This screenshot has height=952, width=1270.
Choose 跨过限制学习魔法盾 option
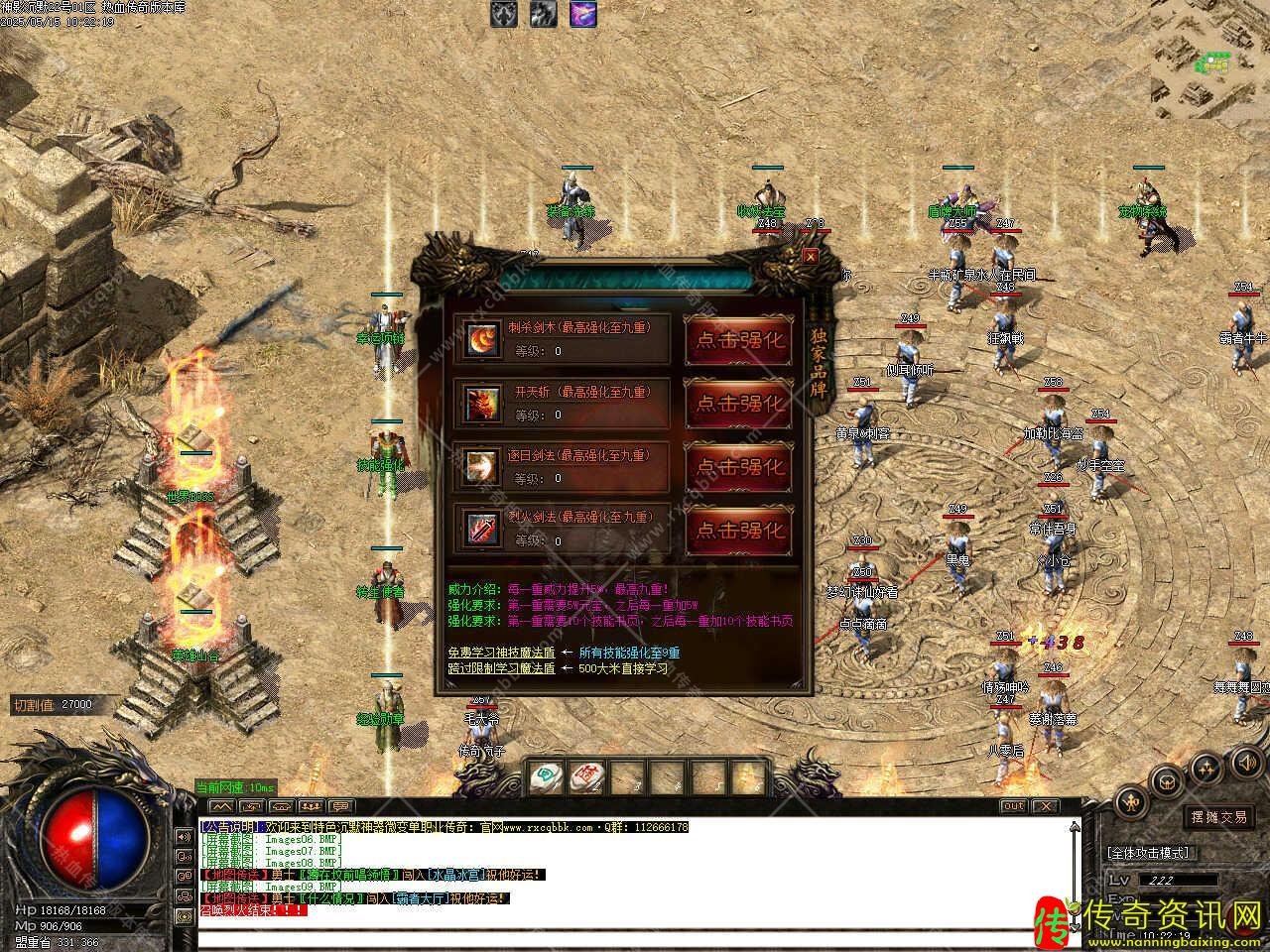click(500, 668)
